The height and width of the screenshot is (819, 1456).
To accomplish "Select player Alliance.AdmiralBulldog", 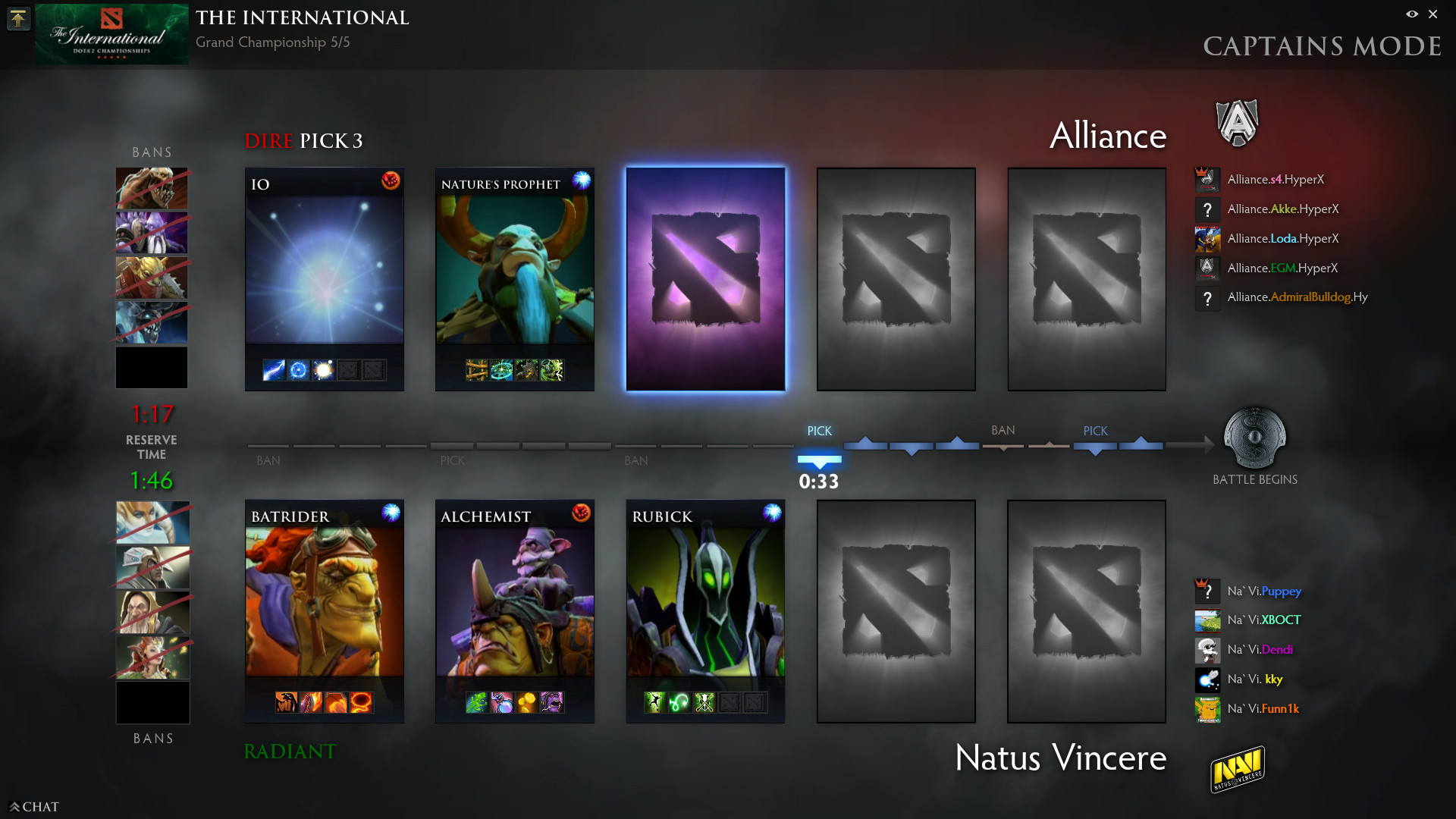I will 1298,297.
